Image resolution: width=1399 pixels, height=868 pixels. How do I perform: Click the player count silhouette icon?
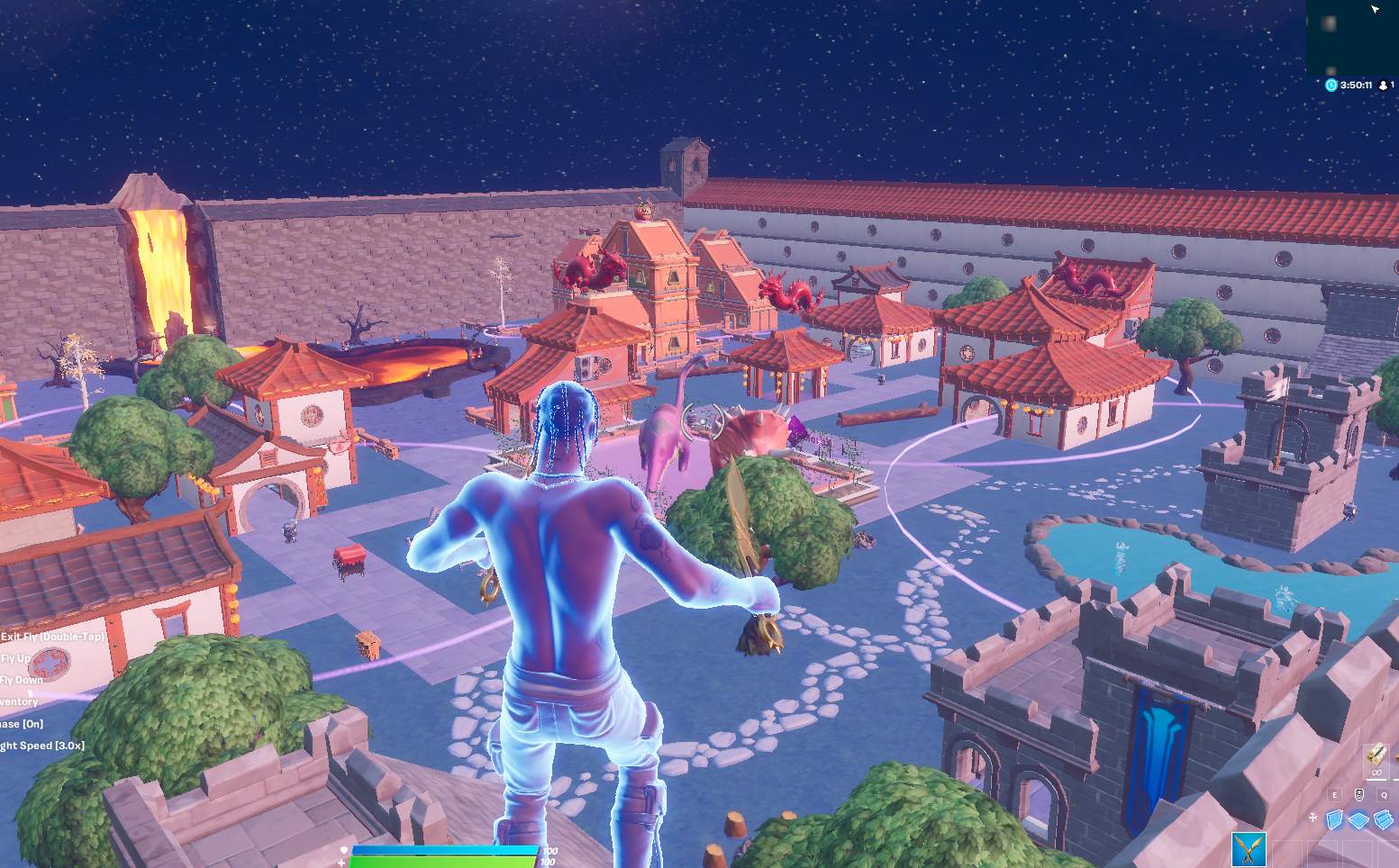[x=1383, y=86]
